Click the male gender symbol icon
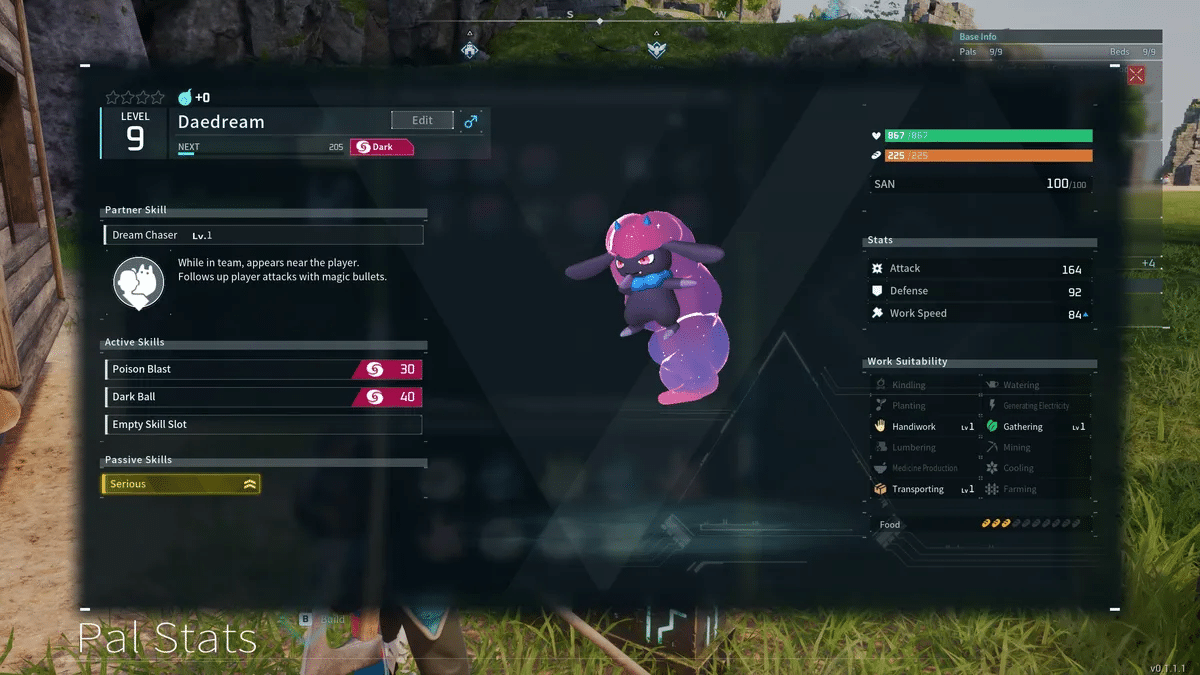This screenshot has height=675, width=1200. click(x=471, y=121)
